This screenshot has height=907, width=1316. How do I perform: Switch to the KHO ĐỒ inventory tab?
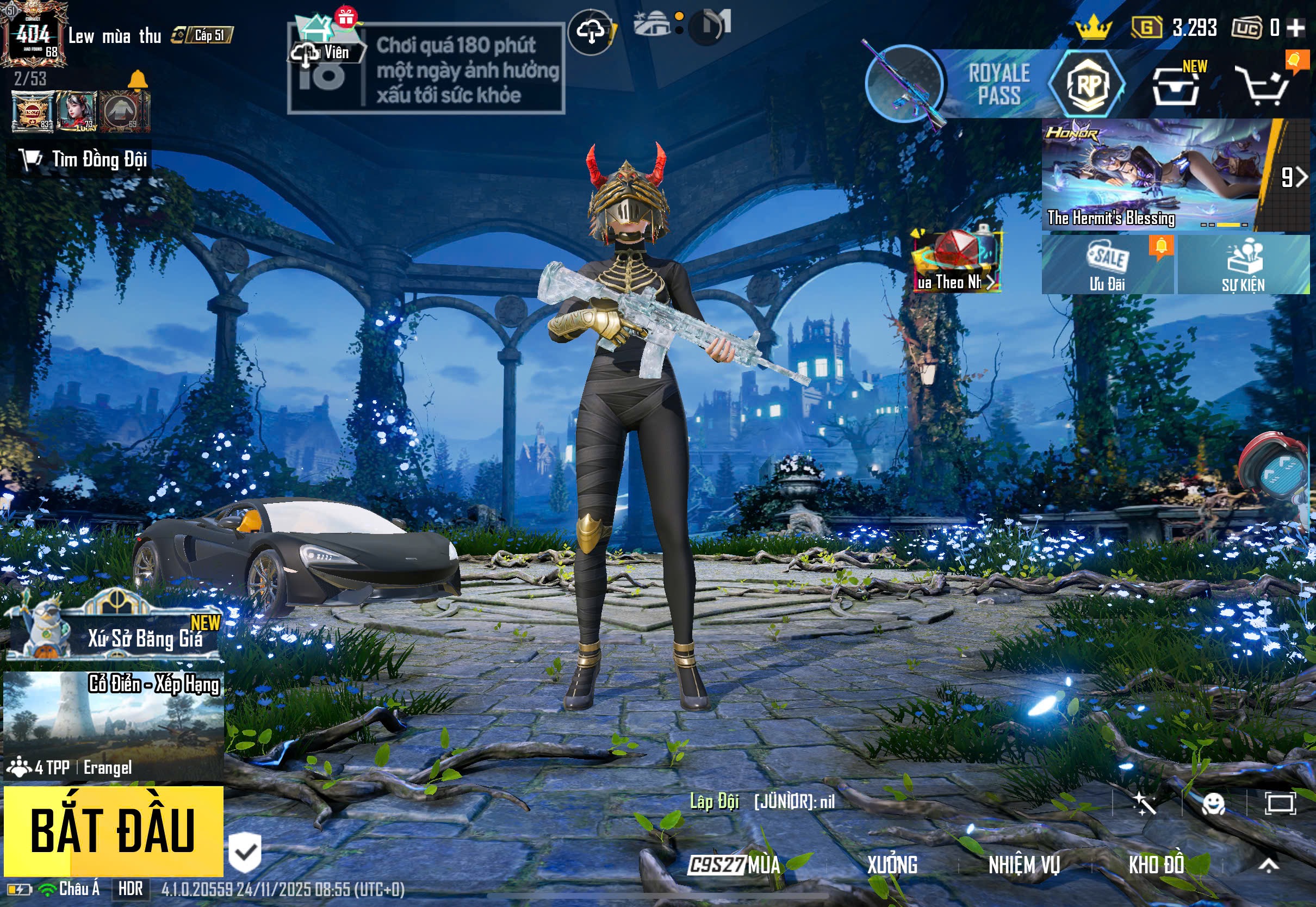point(1156,865)
